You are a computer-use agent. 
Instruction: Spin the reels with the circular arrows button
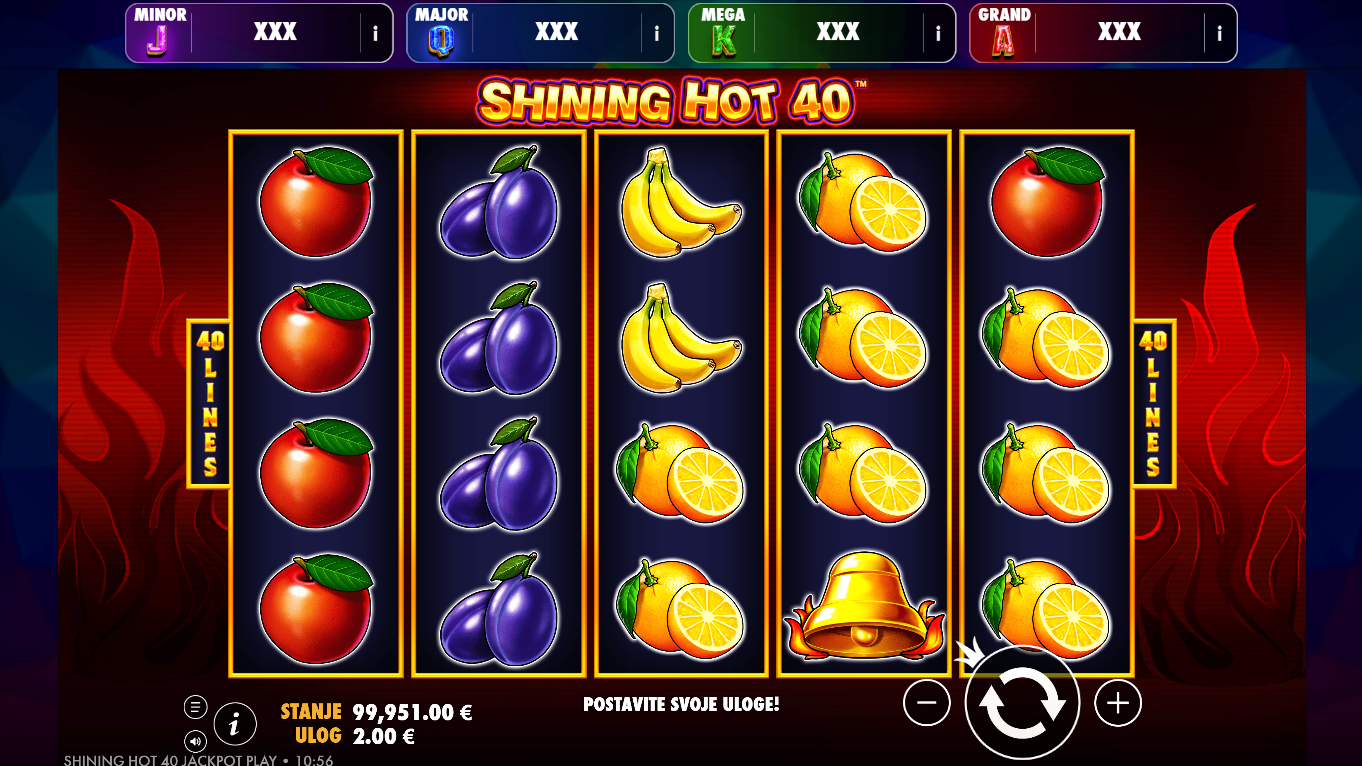(1021, 703)
